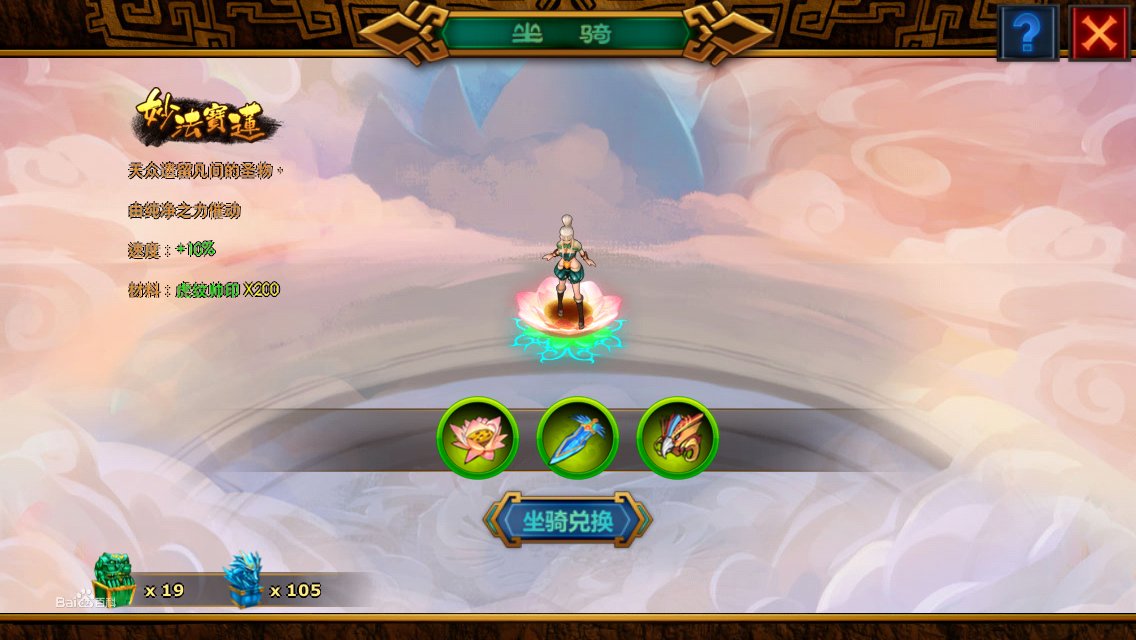Choose the blue flying sword mount icon
This screenshot has width=1136, height=640.
click(577, 438)
